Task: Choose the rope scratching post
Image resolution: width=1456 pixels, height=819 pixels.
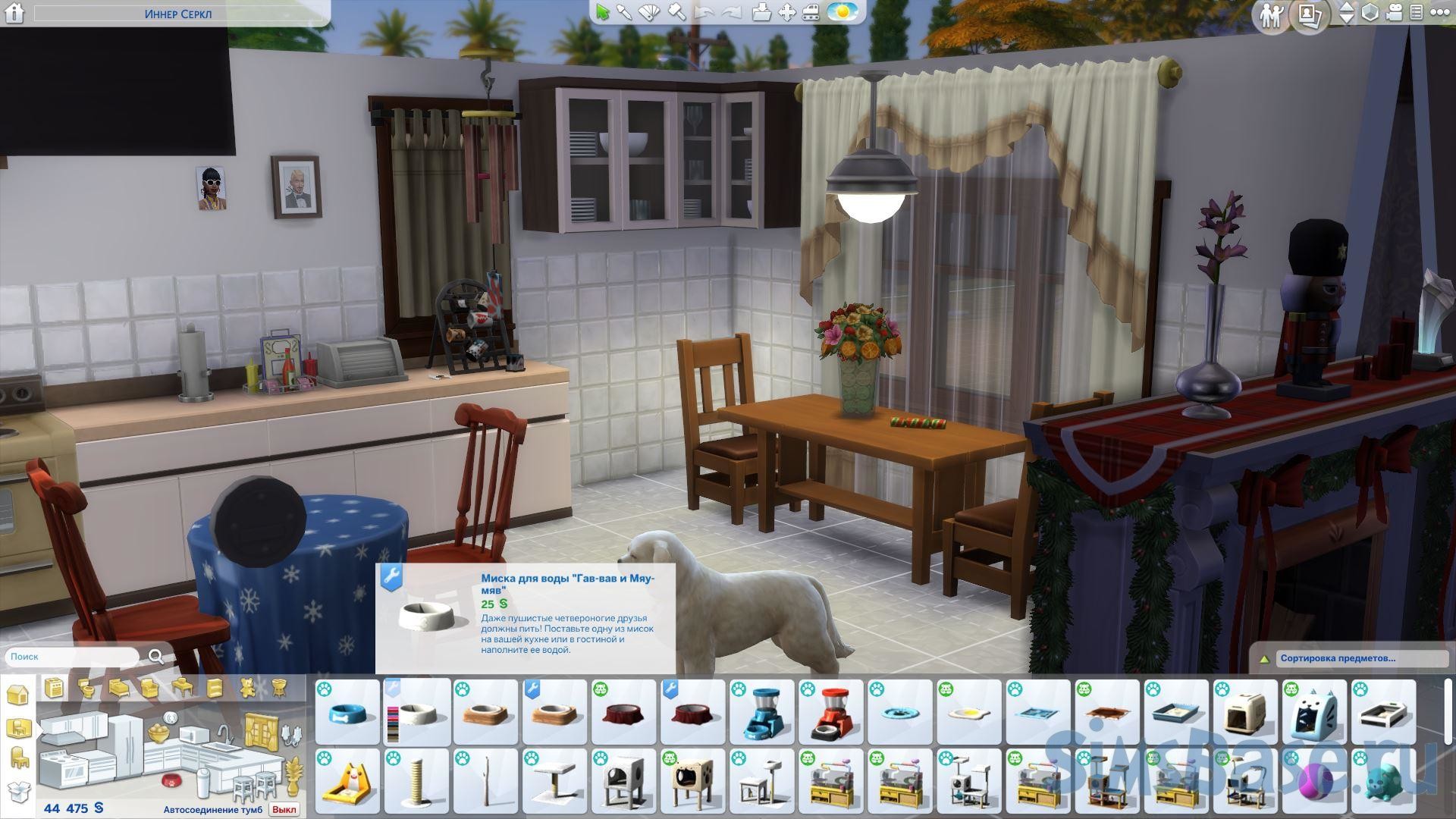Action: [416, 781]
